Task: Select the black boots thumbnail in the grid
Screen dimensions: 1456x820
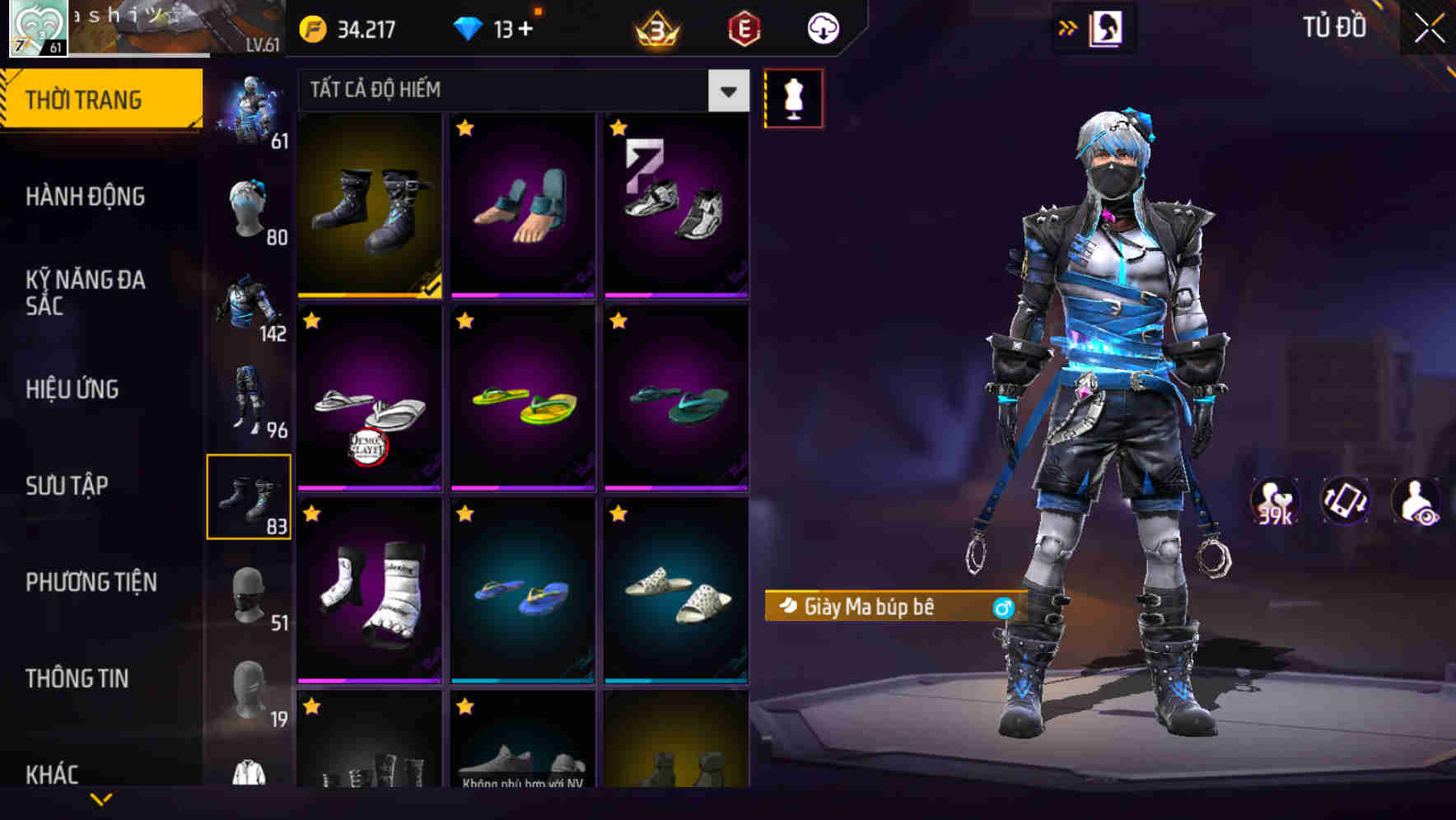Action: tap(369, 205)
